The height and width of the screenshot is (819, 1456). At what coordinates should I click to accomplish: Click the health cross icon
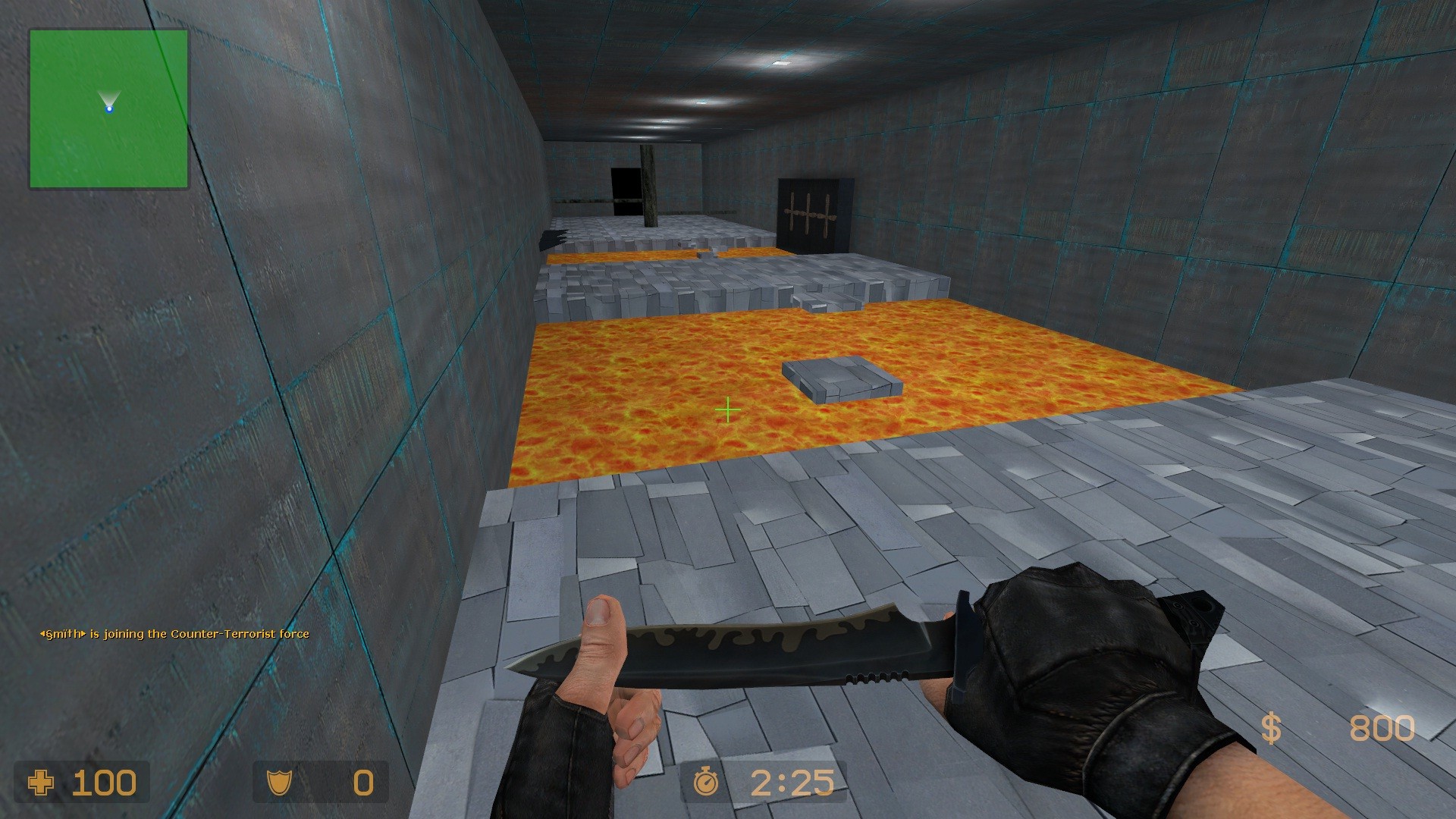click(x=42, y=782)
